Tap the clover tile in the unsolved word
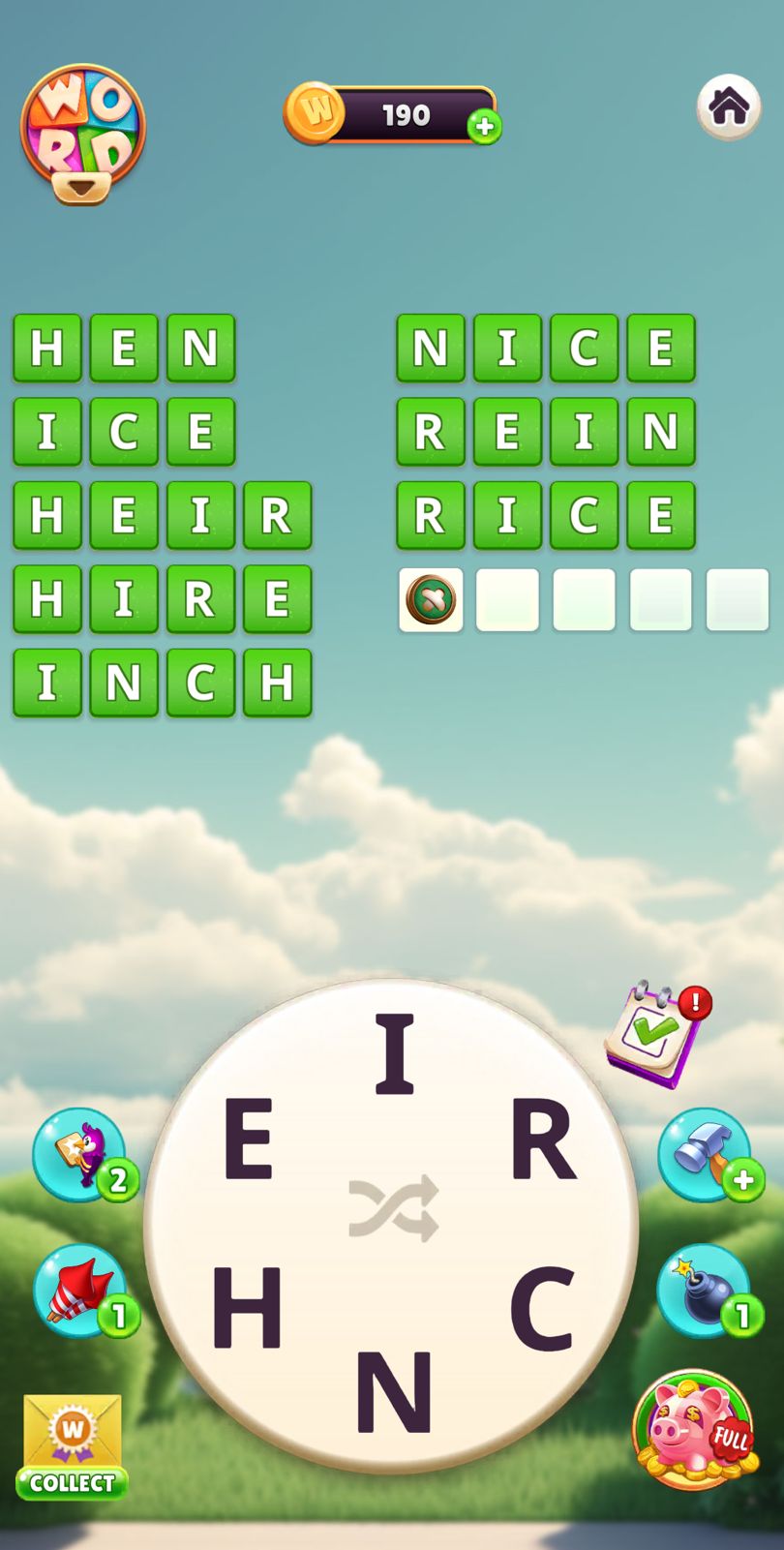 [x=431, y=599]
